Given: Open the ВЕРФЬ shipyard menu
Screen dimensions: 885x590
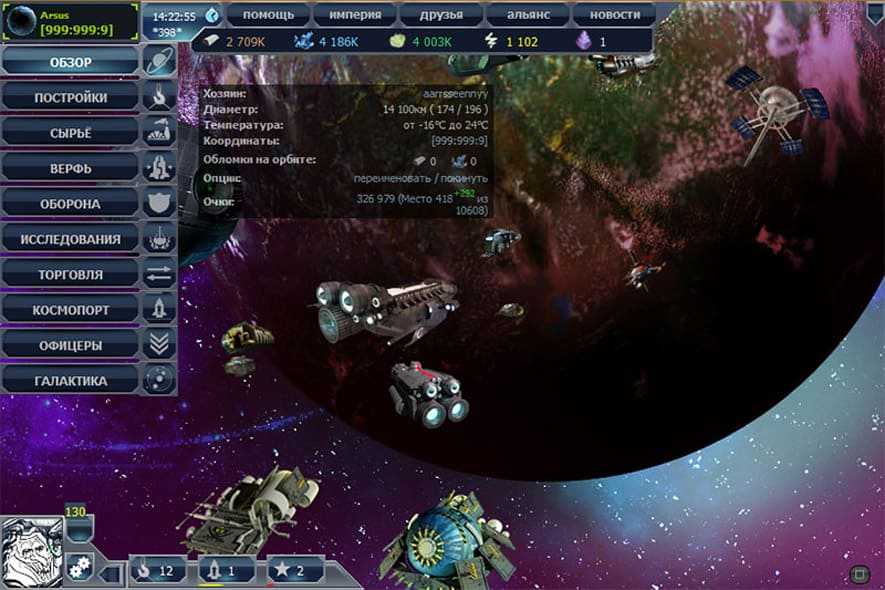Looking at the screenshot, I should pyautogui.click(x=71, y=168).
